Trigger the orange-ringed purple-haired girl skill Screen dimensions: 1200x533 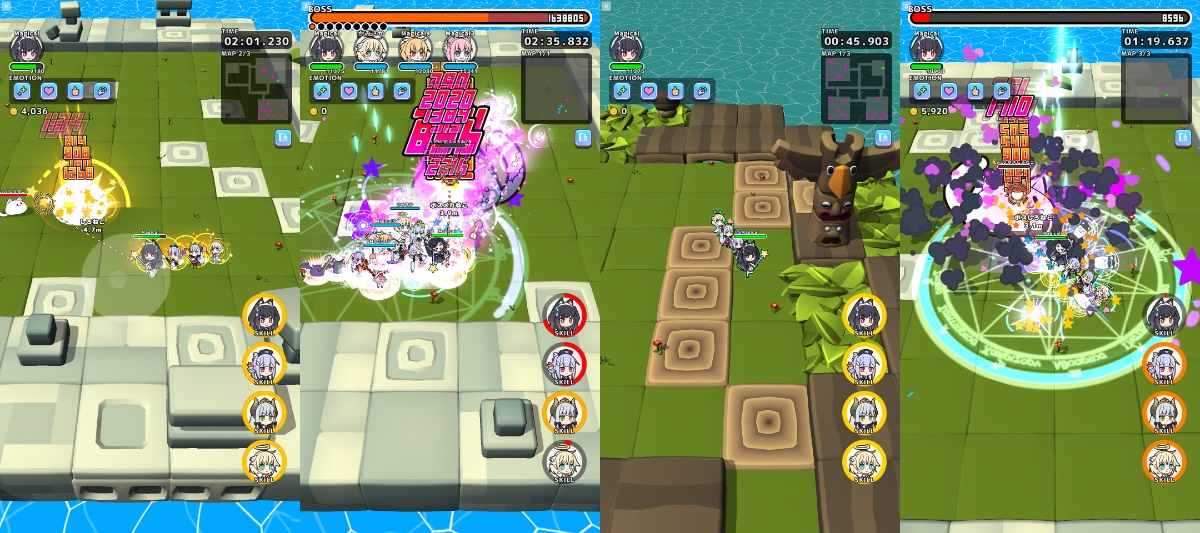pos(1164,364)
